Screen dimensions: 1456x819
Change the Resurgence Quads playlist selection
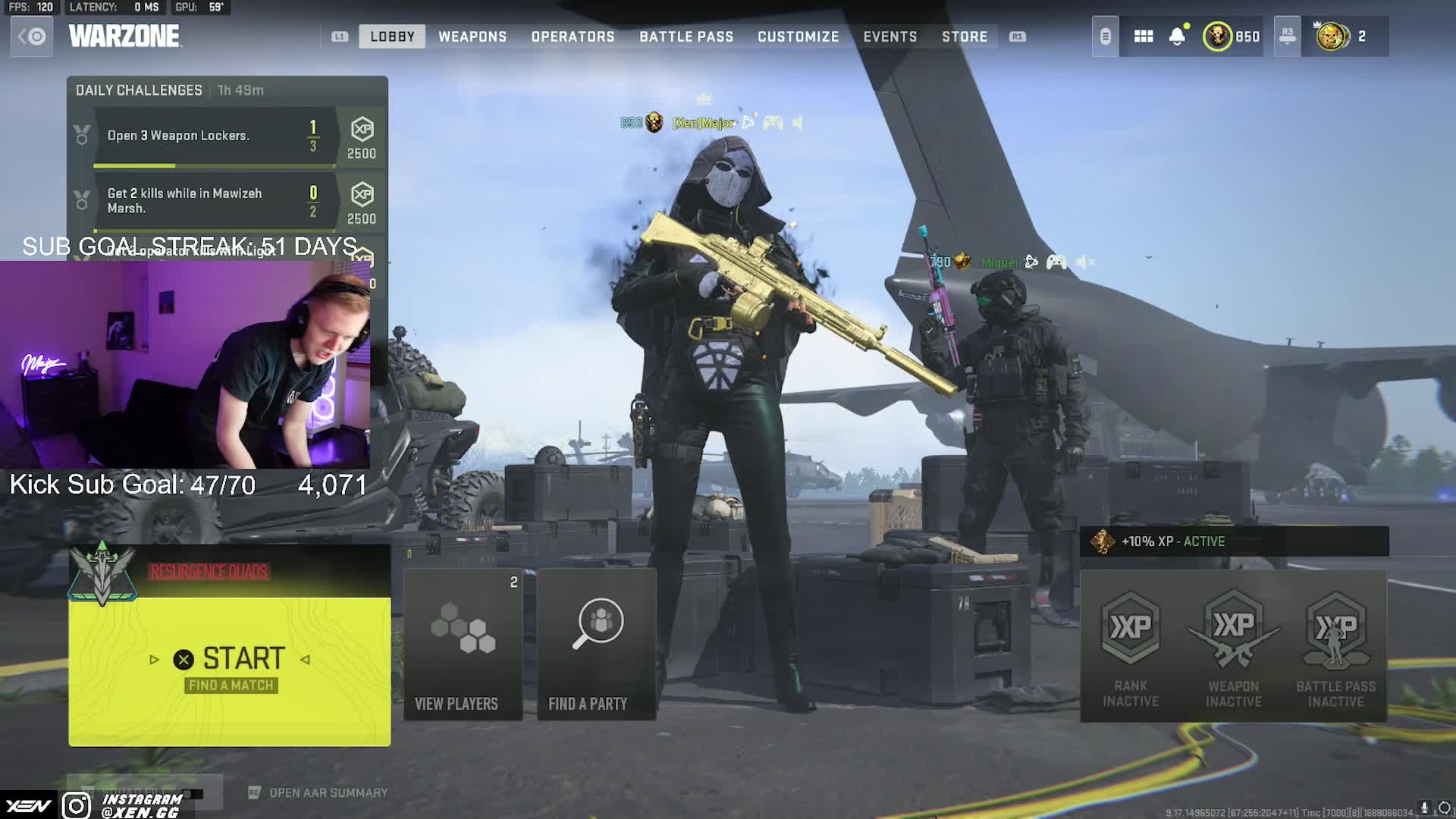(209, 572)
